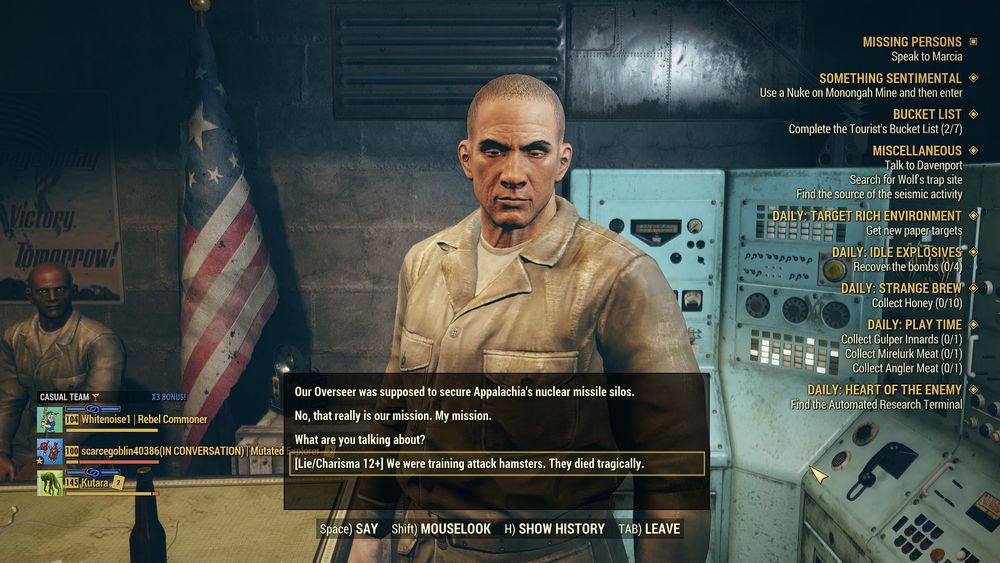Choose the Daily: Play Time quest
The image size is (1000, 563).
tap(914, 325)
